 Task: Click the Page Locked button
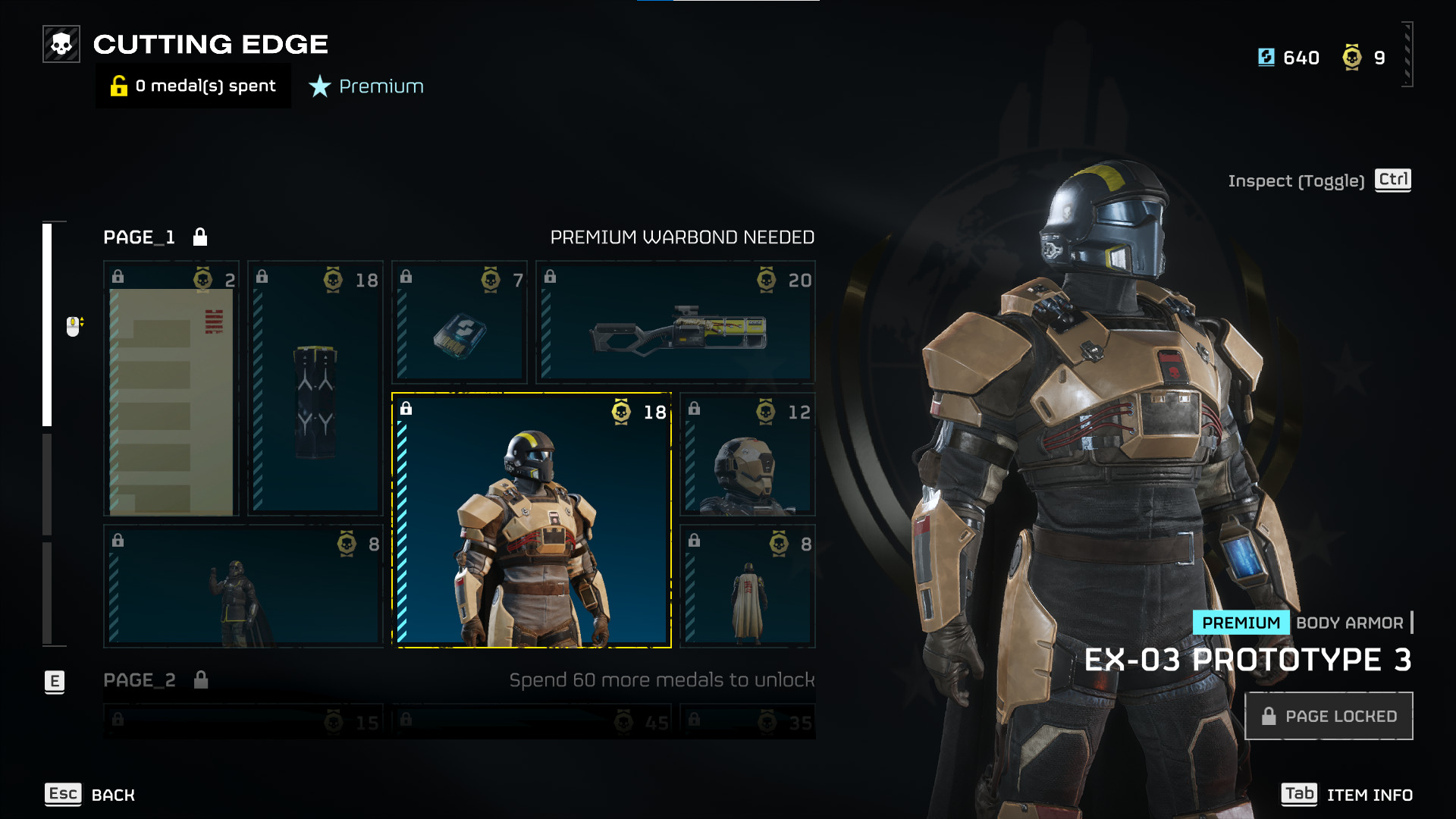(x=1329, y=716)
